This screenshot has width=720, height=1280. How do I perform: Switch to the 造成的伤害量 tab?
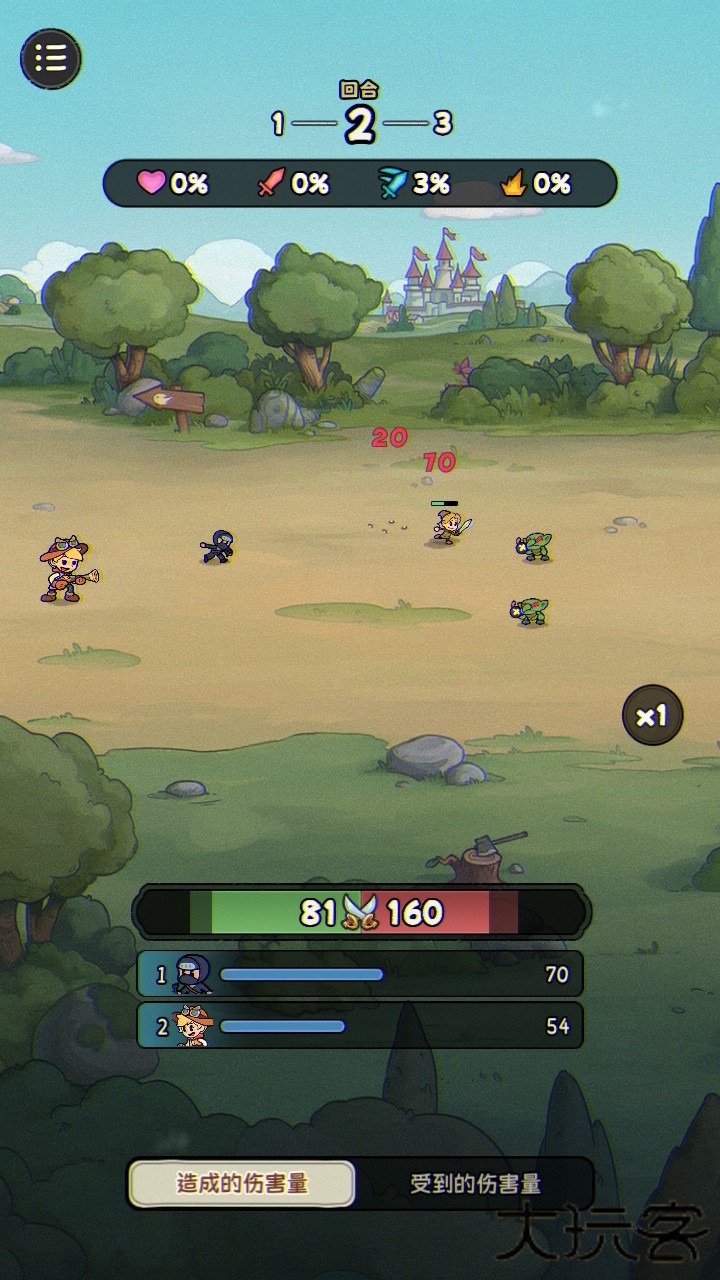click(242, 1184)
